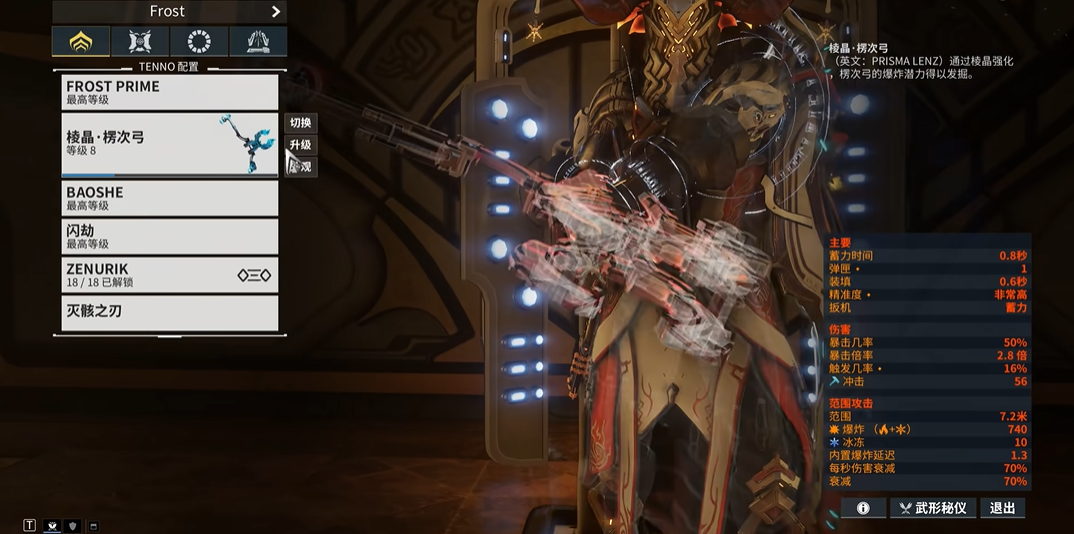Select the BAOSHE weapon slot
Viewport: 1074px width, 534px height.
tap(169, 198)
